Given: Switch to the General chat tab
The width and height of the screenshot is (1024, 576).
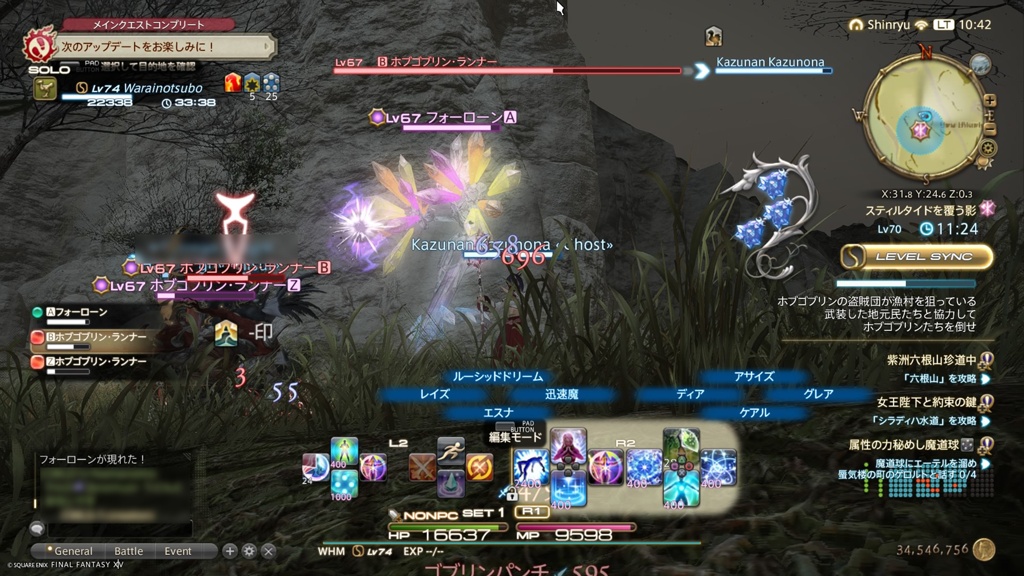Looking at the screenshot, I should click(67, 551).
